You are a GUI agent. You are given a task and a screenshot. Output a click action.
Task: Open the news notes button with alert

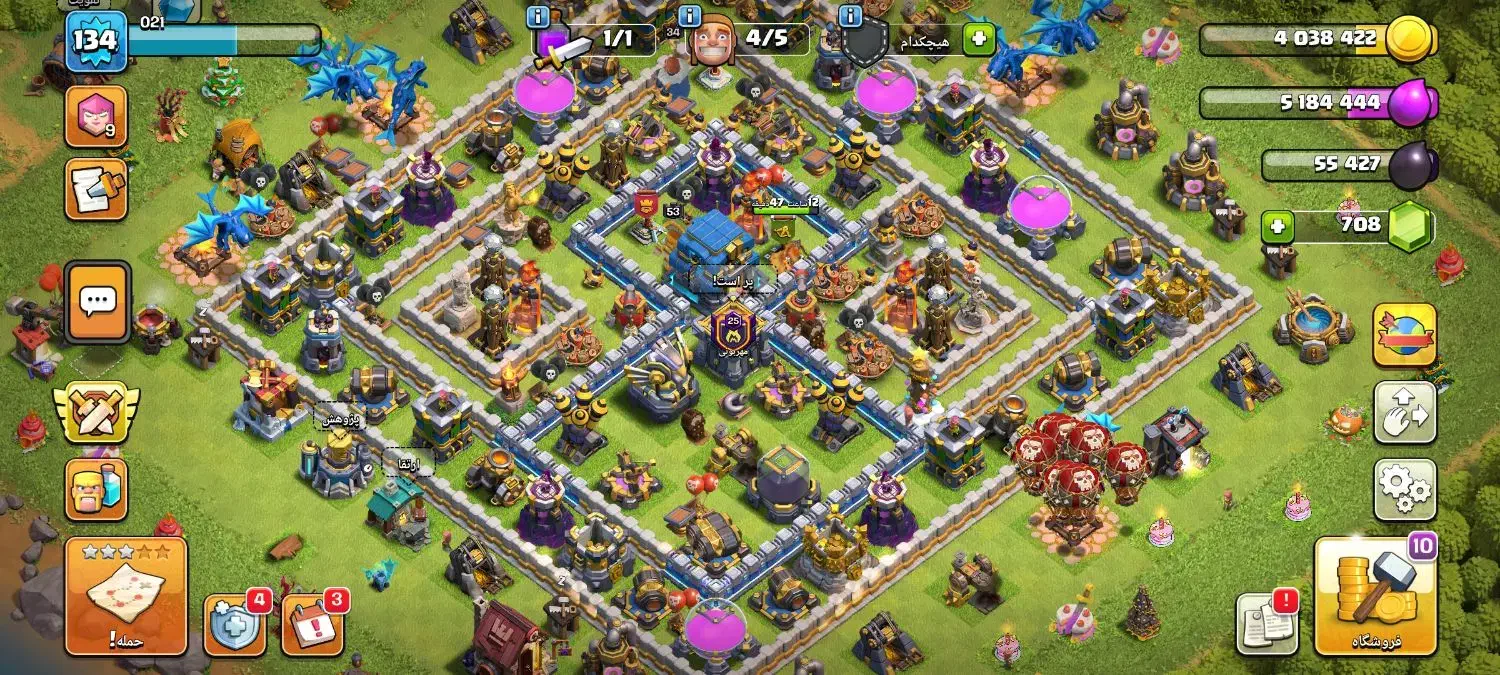[x=1267, y=624]
